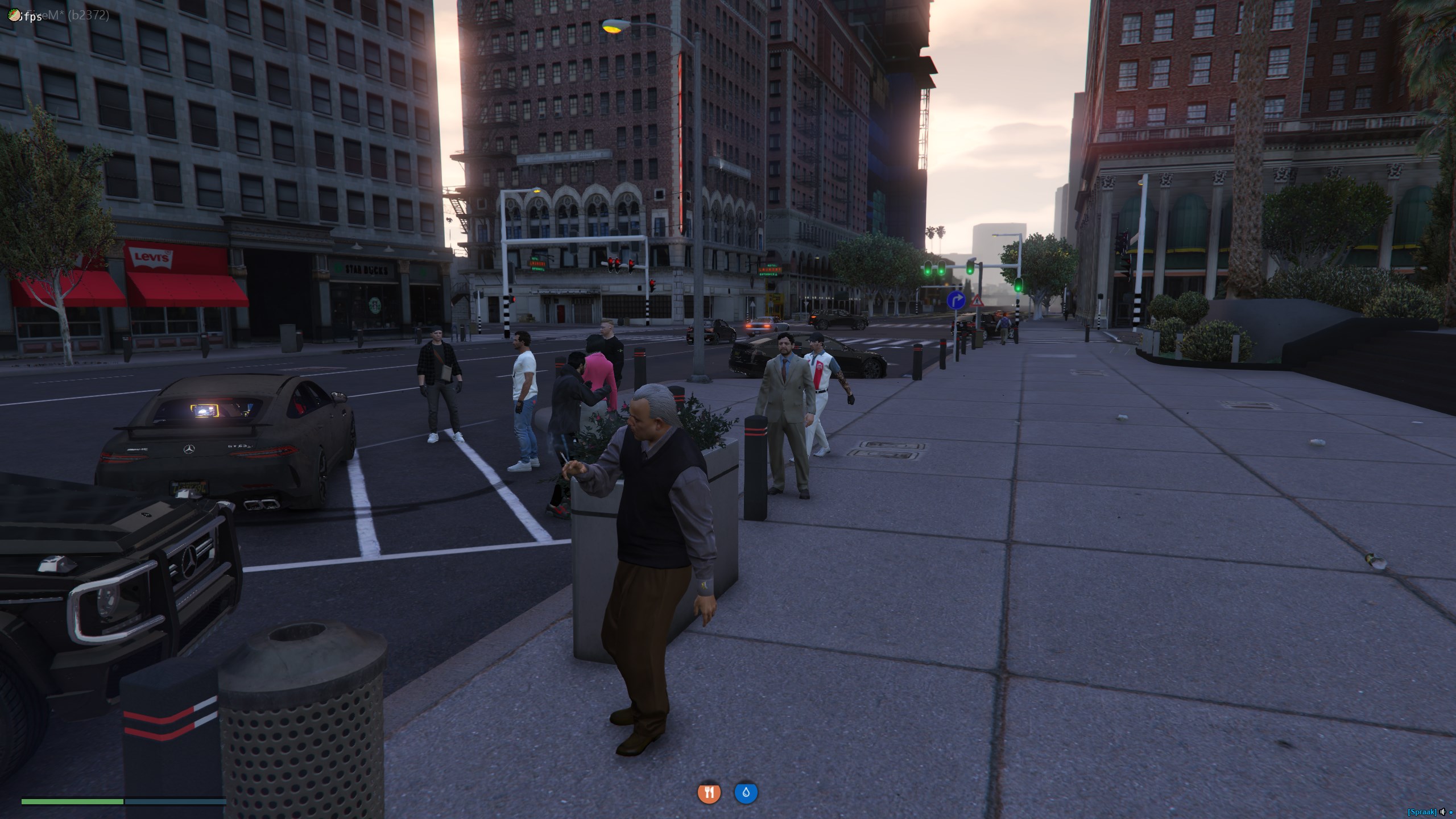Select the blue water-drop thirst icon

746,793
